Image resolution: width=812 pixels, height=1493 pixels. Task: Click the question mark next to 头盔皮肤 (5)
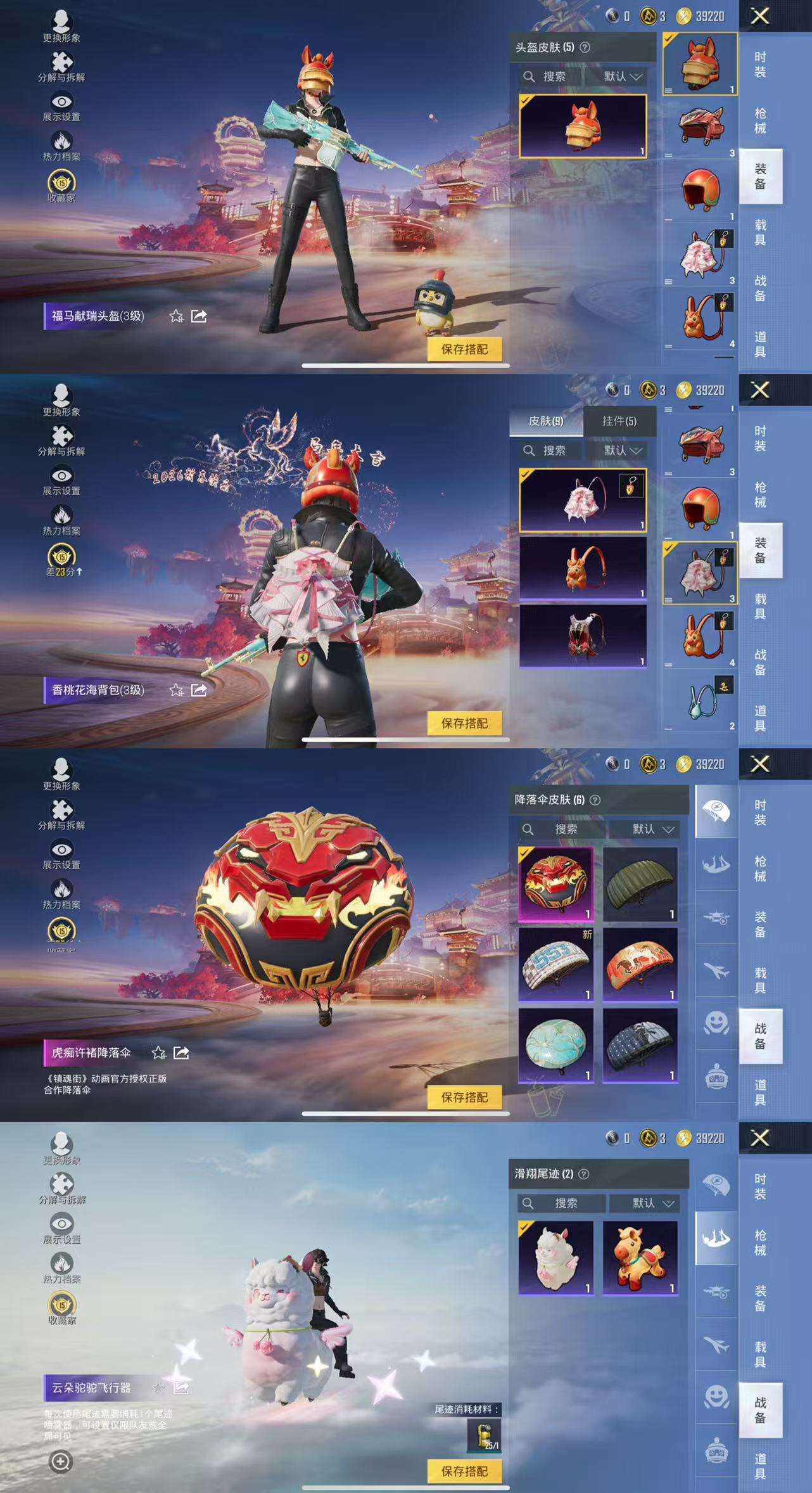585,48
